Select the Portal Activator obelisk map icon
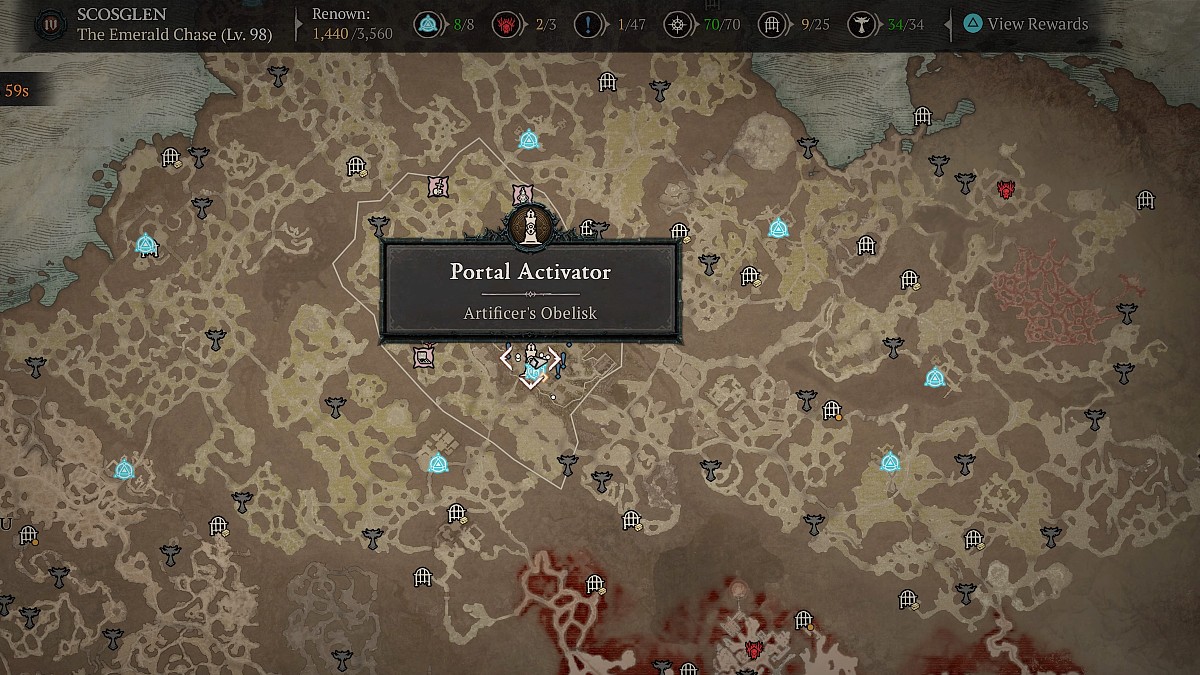 (526, 225)
